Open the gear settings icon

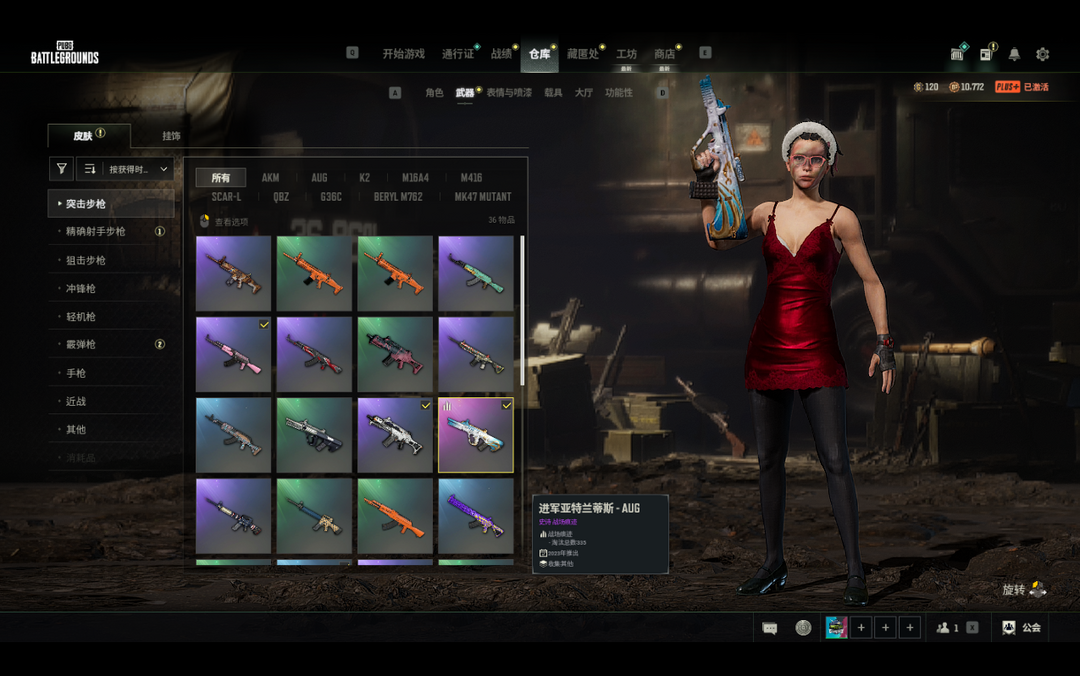tap(1043, 54)
